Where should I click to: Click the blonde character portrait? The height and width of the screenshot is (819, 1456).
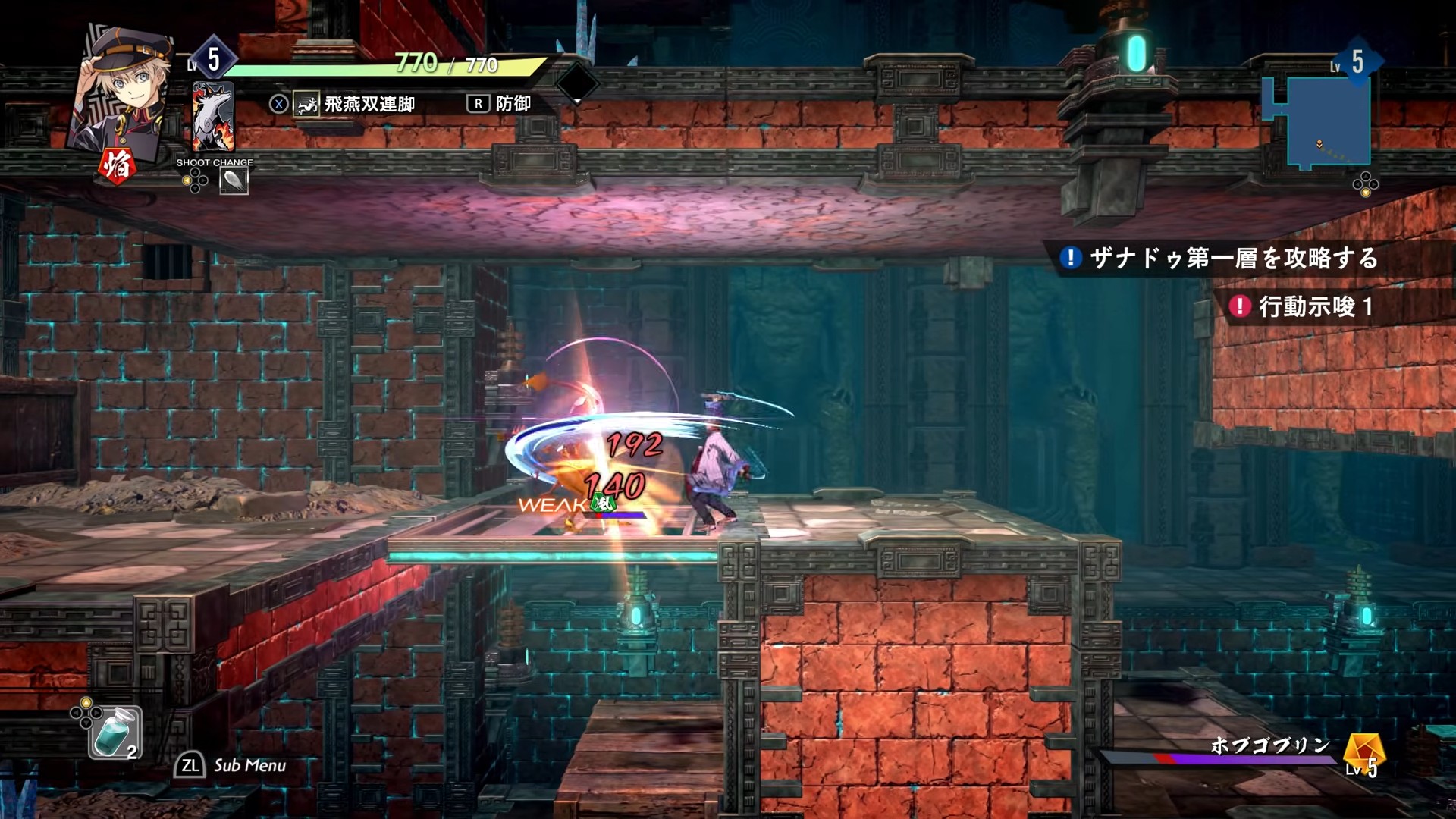(x=121, y=89)
